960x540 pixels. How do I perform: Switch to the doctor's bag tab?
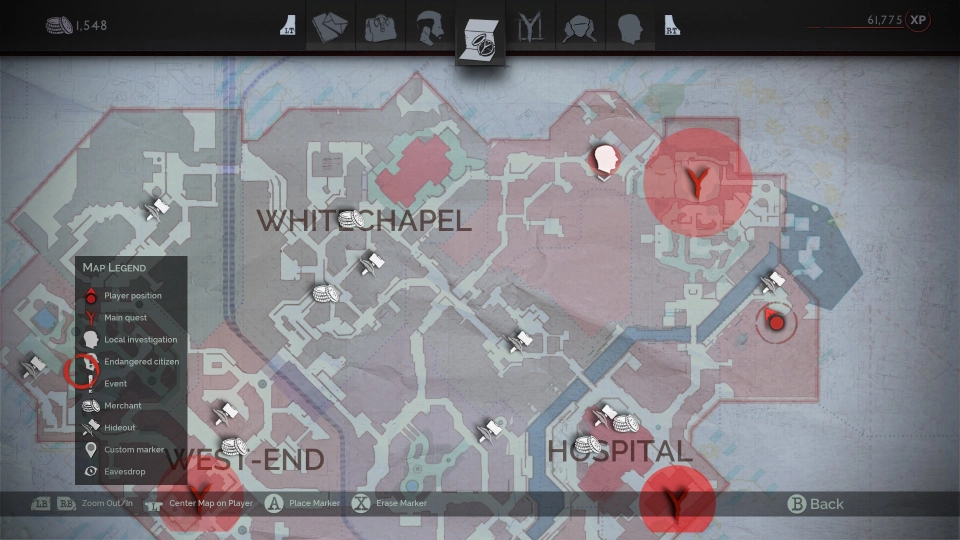(381, 27)
